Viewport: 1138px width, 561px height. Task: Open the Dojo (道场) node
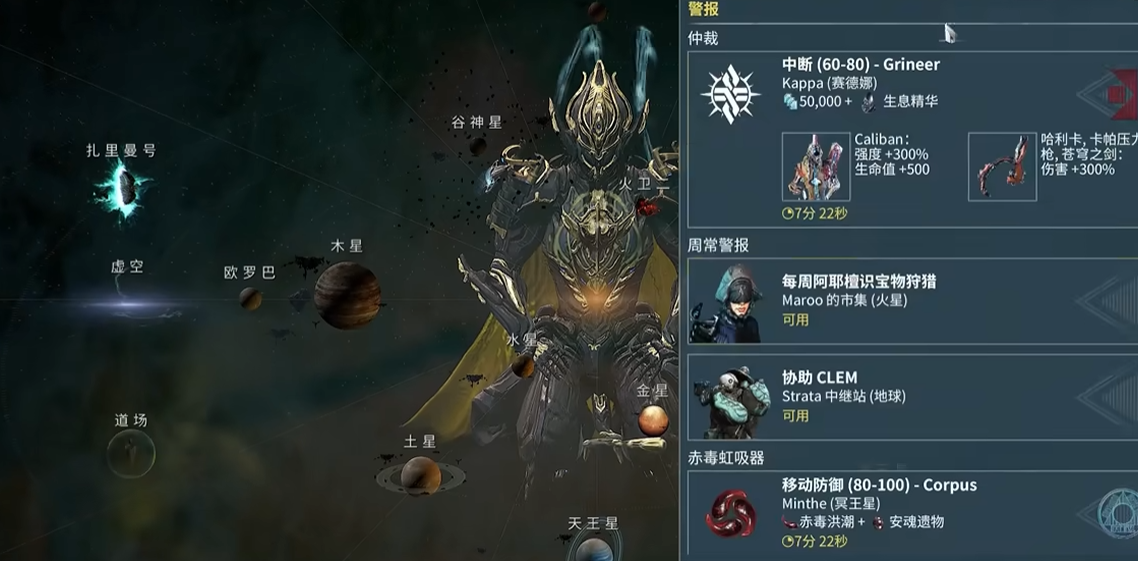(x=131, y=454)
